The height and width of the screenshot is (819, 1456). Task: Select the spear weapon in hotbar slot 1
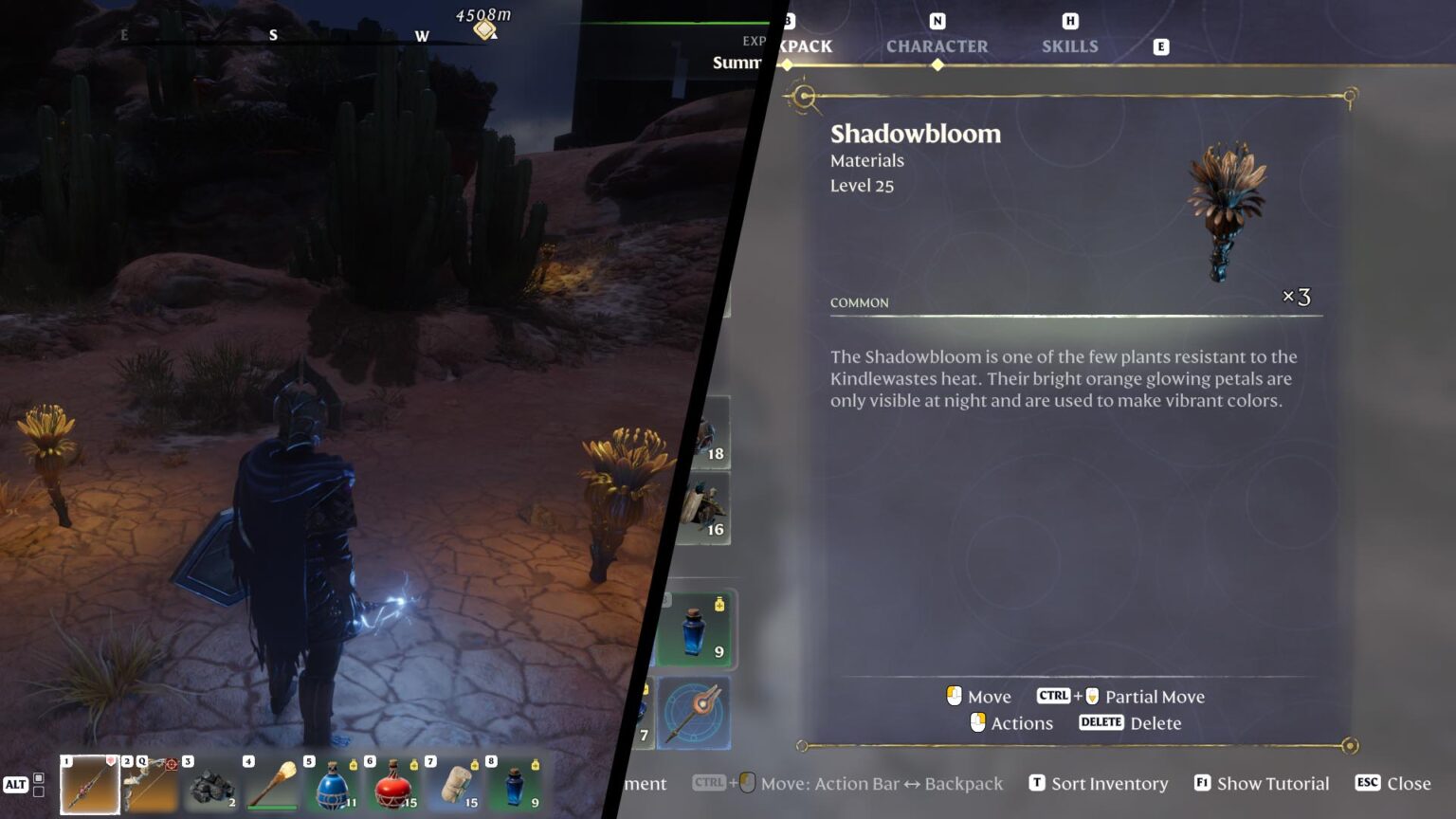[90, 785]
